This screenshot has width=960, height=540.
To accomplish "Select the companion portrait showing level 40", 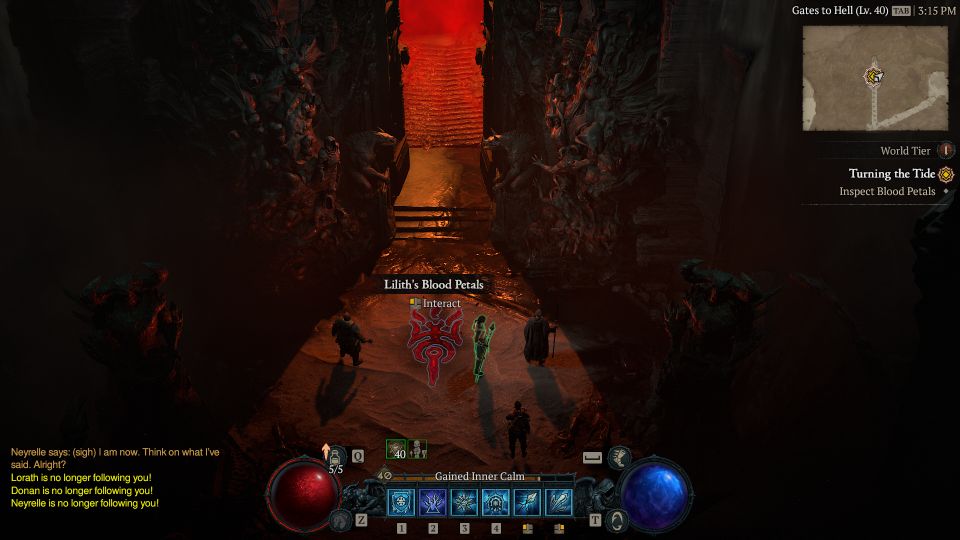I will [x=397, y=449].
